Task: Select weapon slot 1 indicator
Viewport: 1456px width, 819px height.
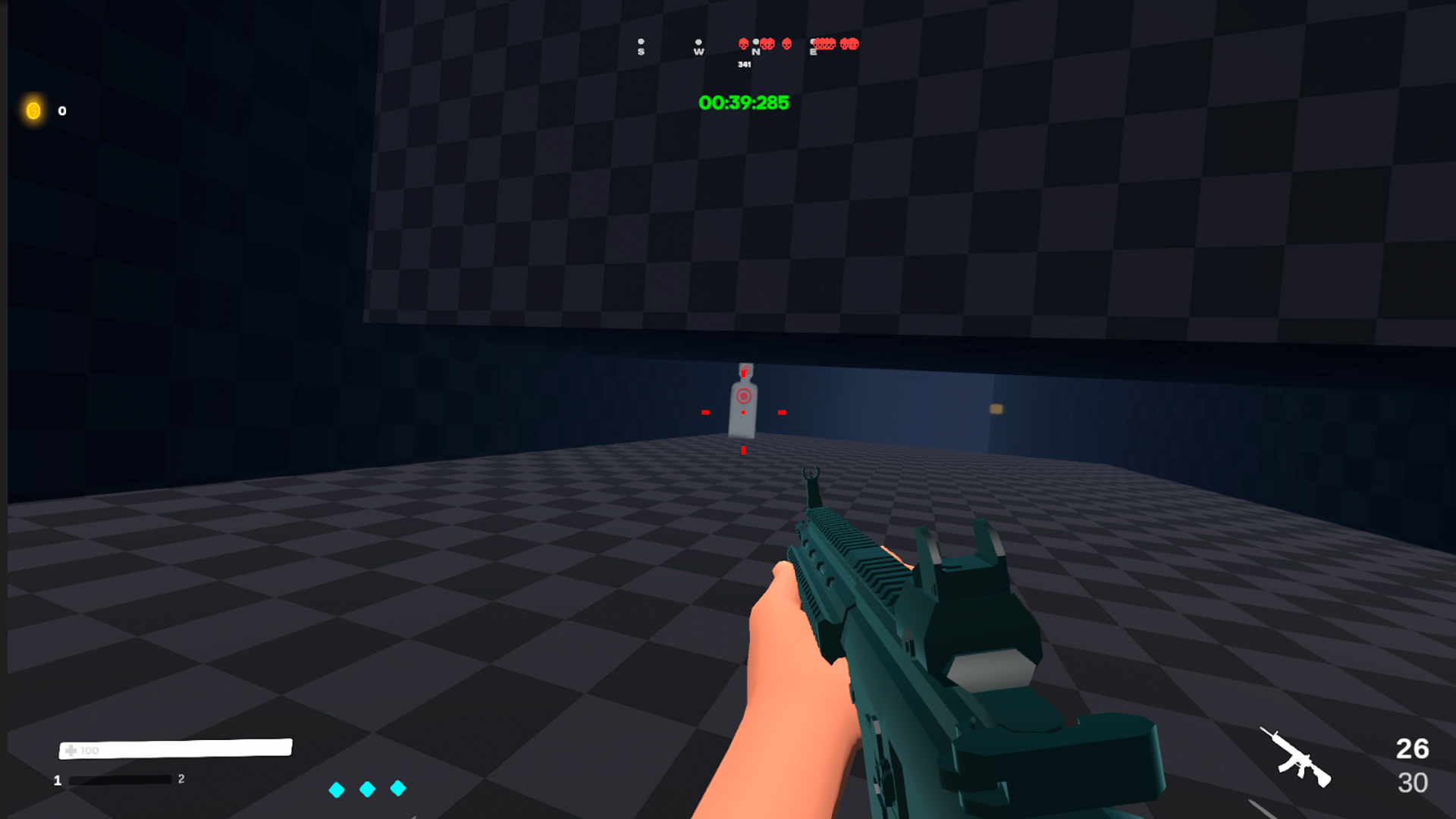Action: click(x=56, y=778)
